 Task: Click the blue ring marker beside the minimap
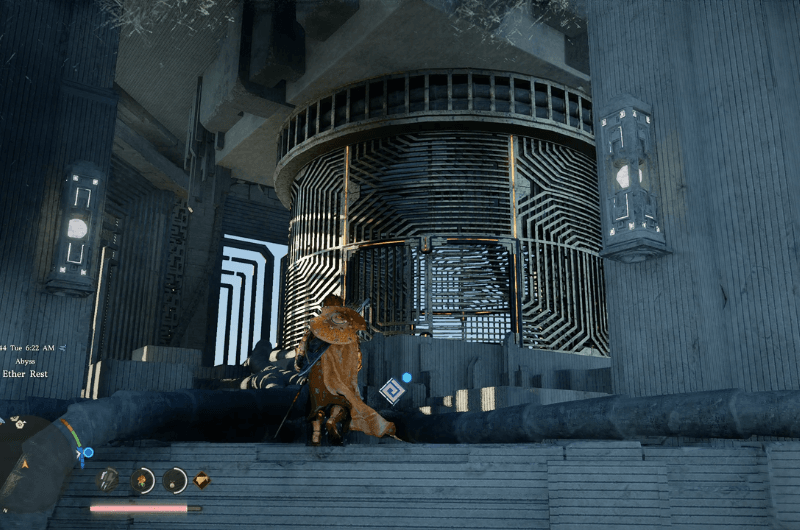pyautogui.click(x=88, y=453)
